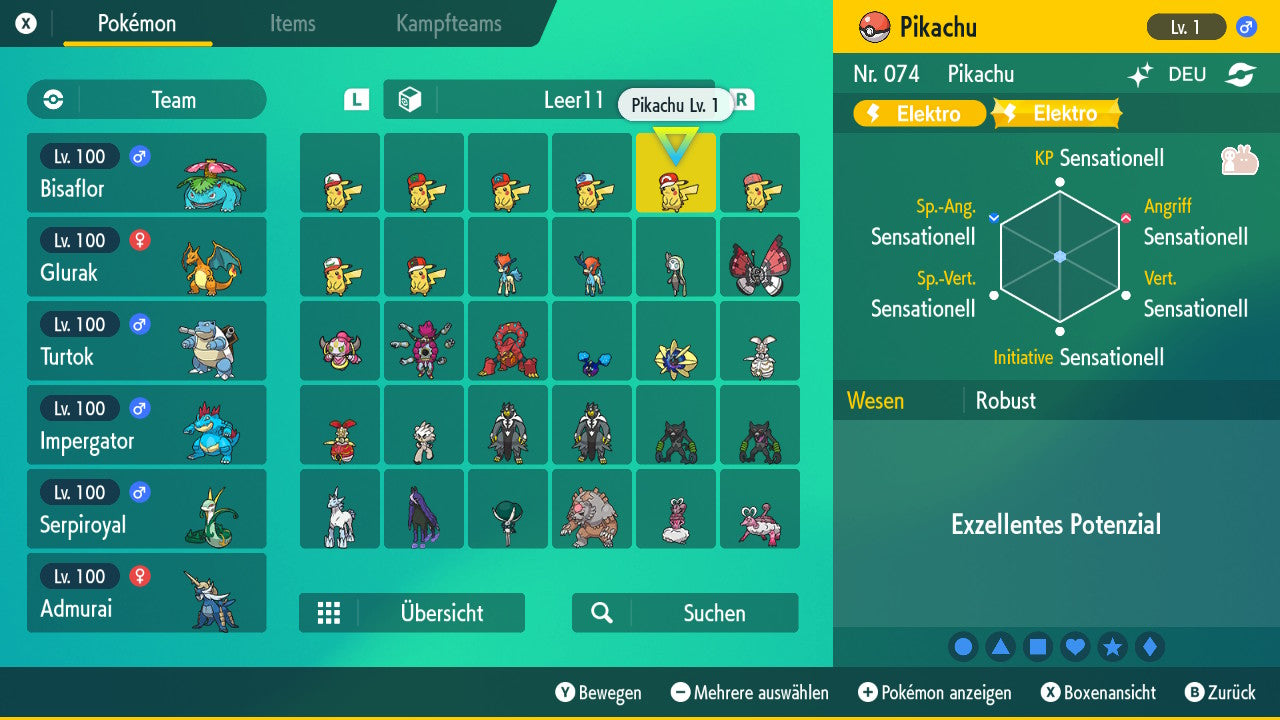Click the blue stat point in the hexagon chart
The image size is (1280, 720).
pyautogui.click(x=1058, y=257)
